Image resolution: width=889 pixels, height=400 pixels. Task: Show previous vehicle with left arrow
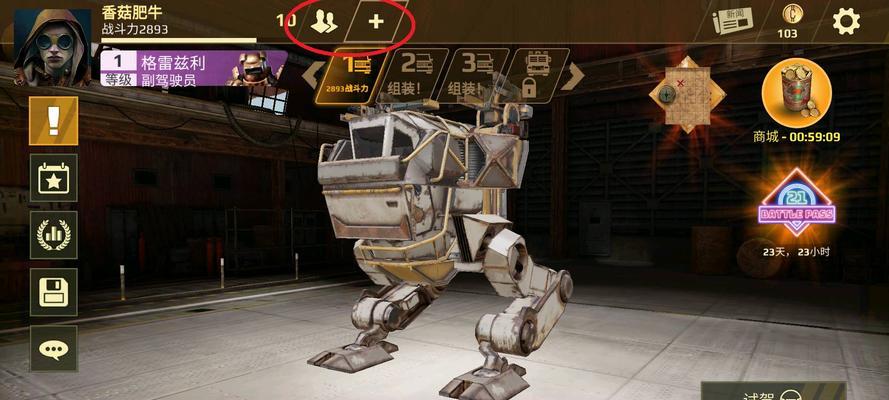[x=313, y=74]
